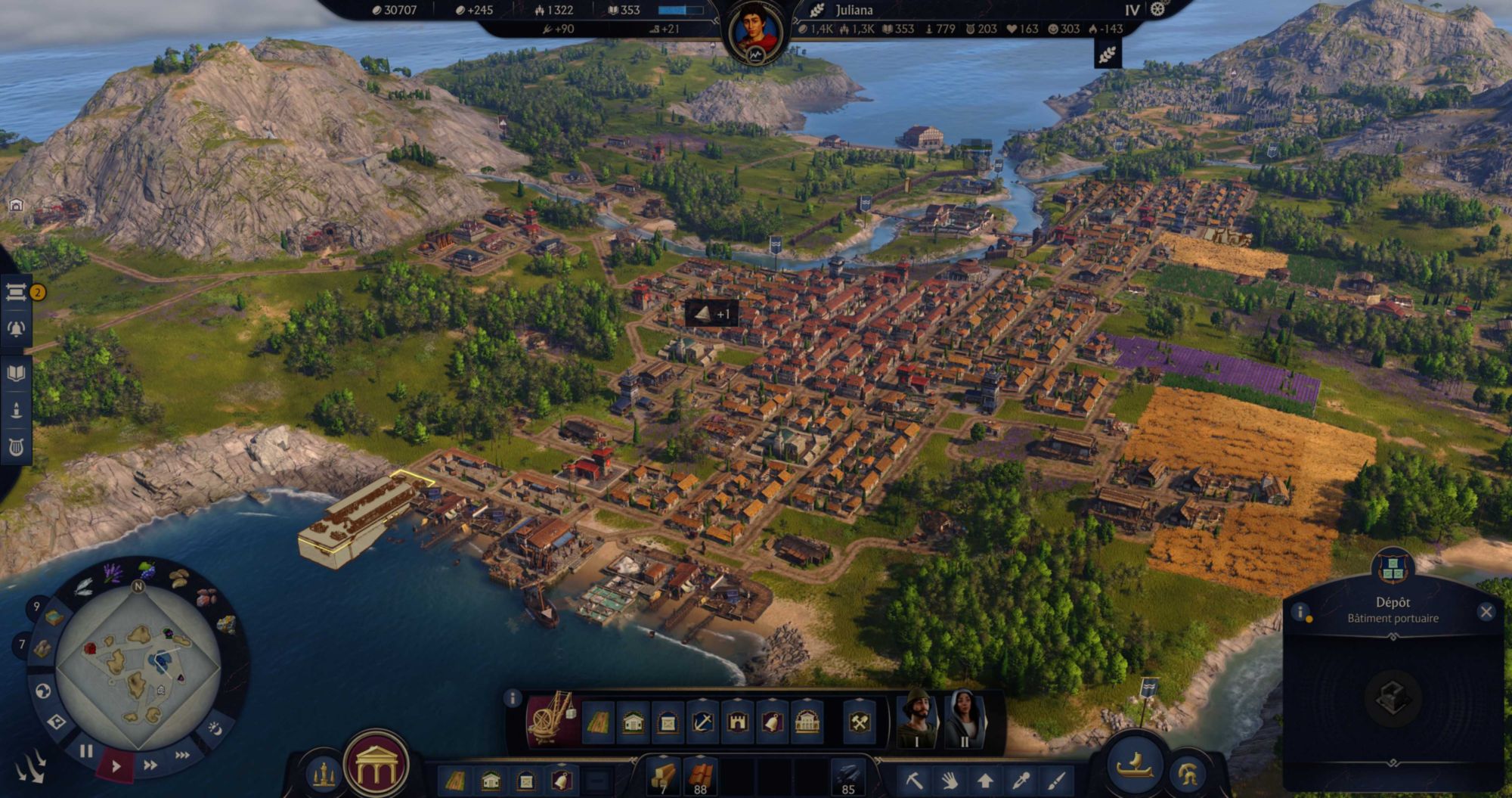Screen dimensions: 1512x798
Task: Click the governor portrait medallion
Action: point(756,34)
